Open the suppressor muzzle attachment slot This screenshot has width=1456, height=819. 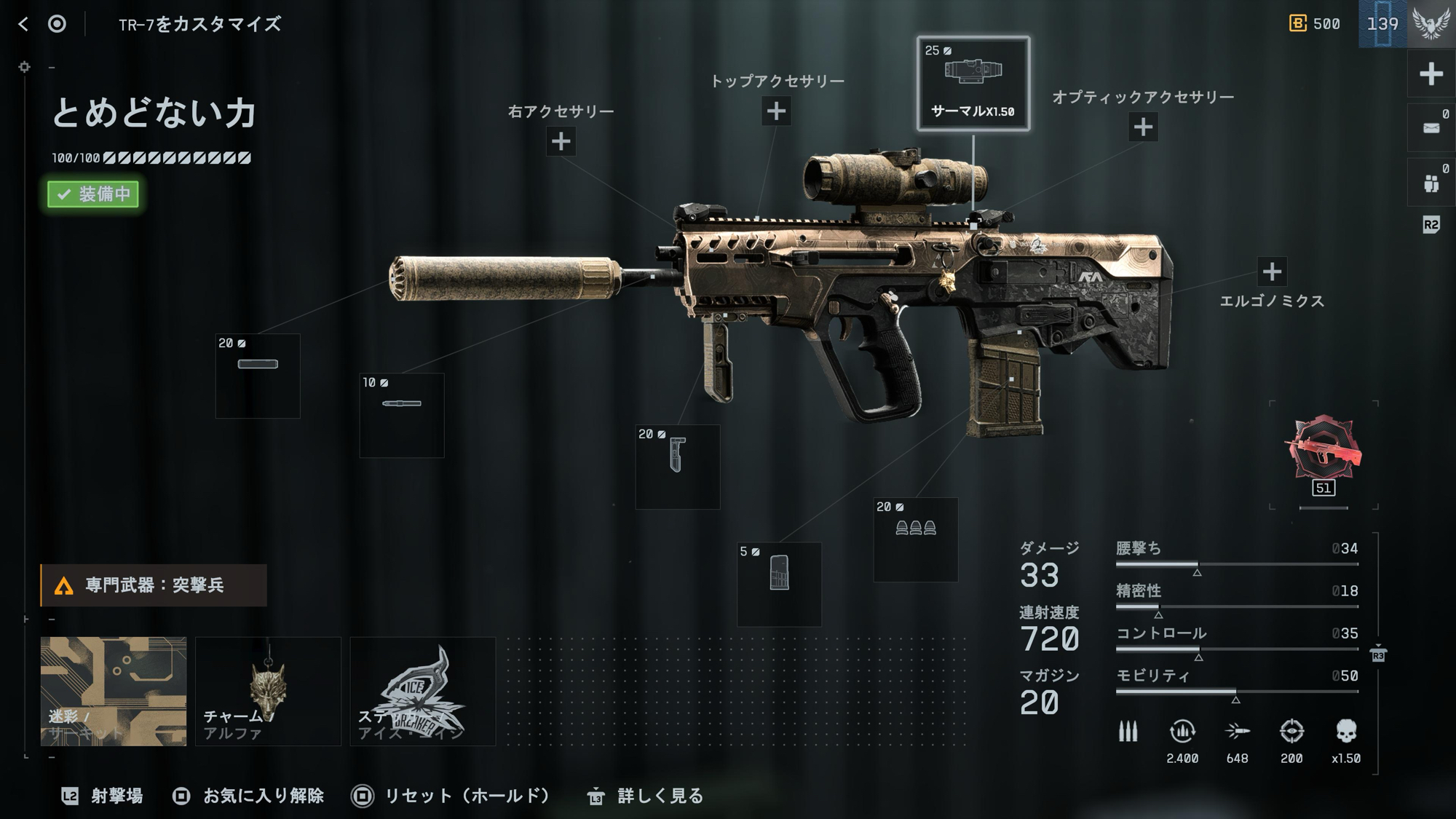(258, 376)
